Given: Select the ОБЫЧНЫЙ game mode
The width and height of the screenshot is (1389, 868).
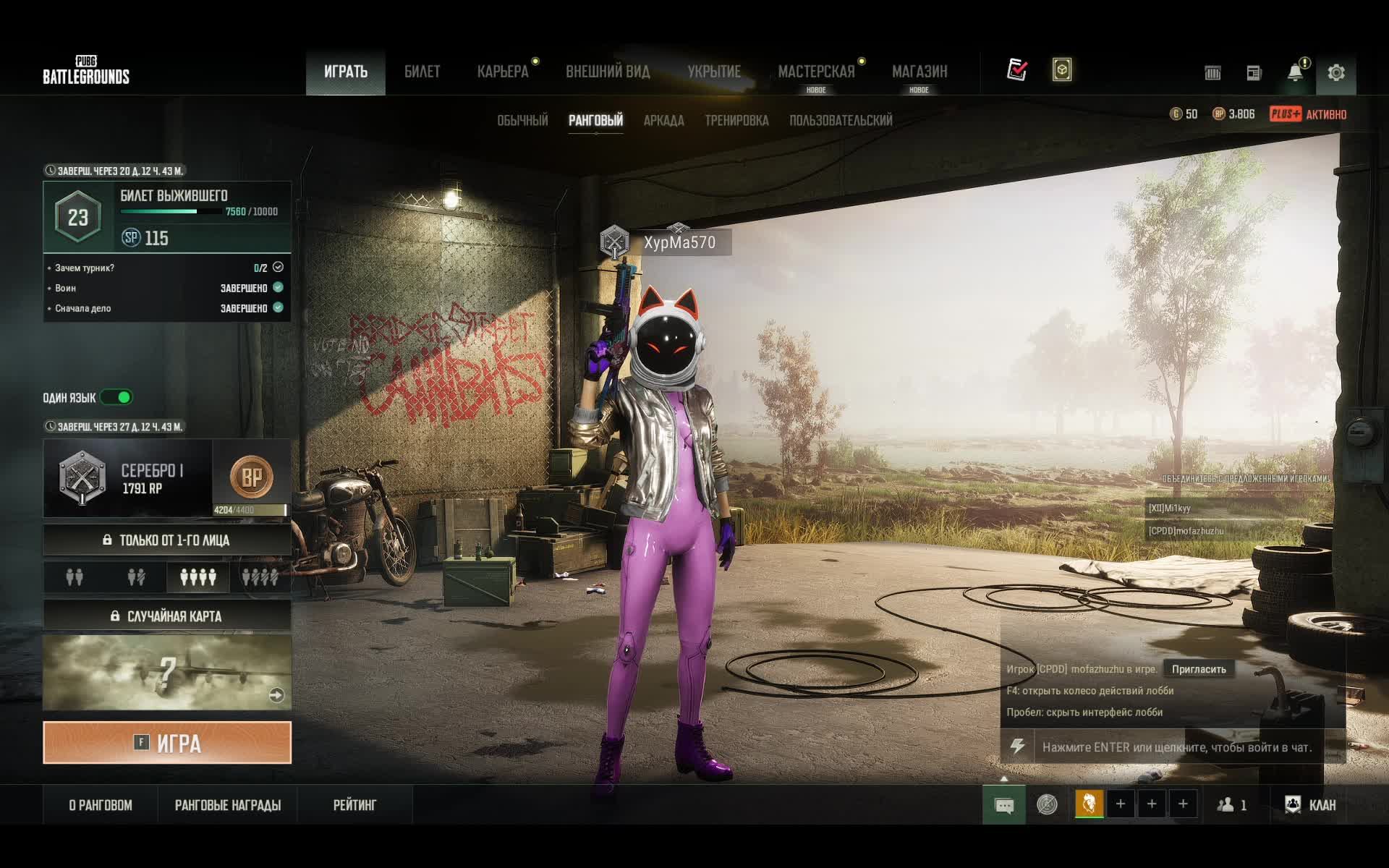Looking at the screenshot, I should point(522,120).
